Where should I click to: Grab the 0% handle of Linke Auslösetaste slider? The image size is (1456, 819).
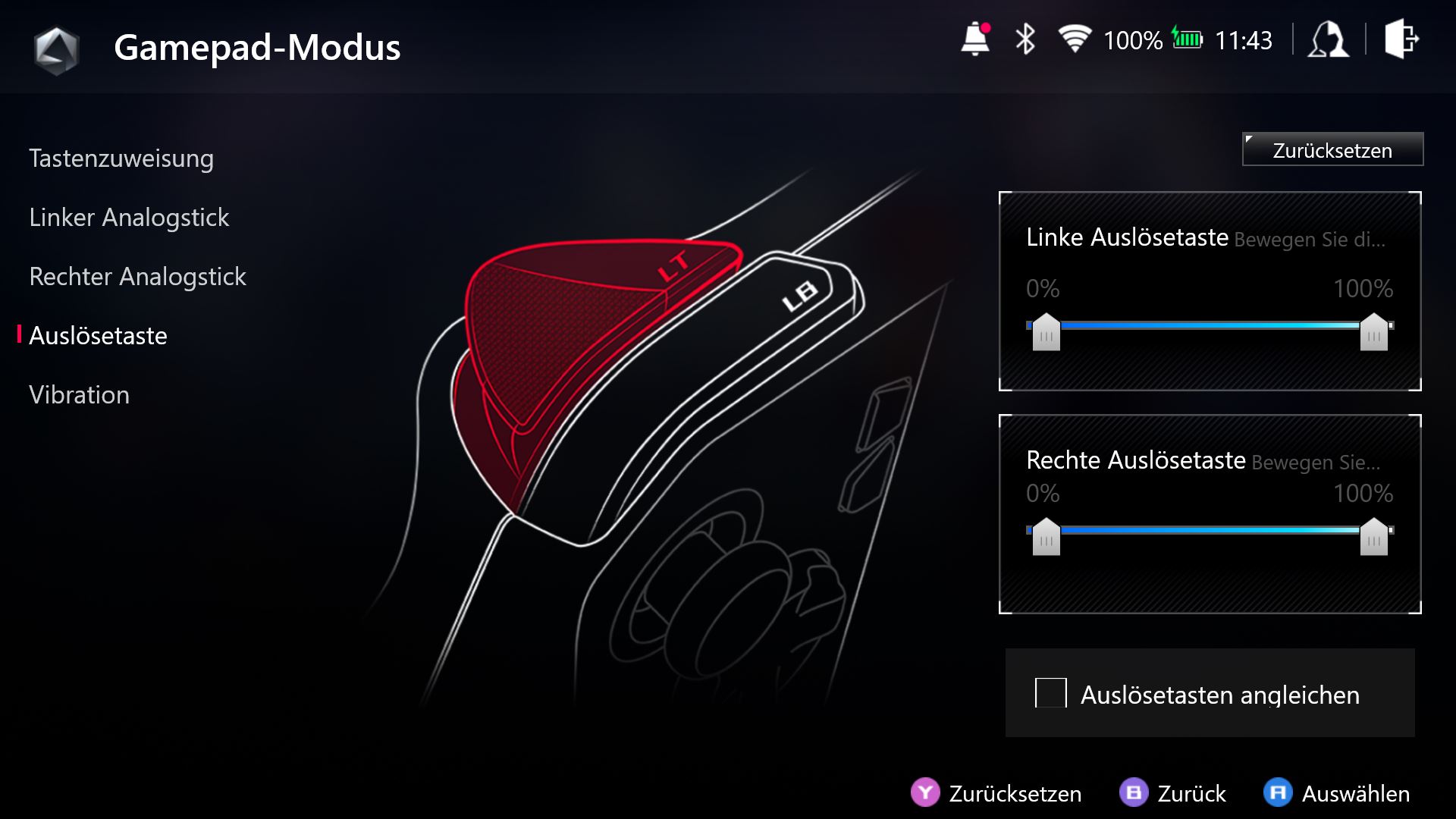coord(1046,334)
